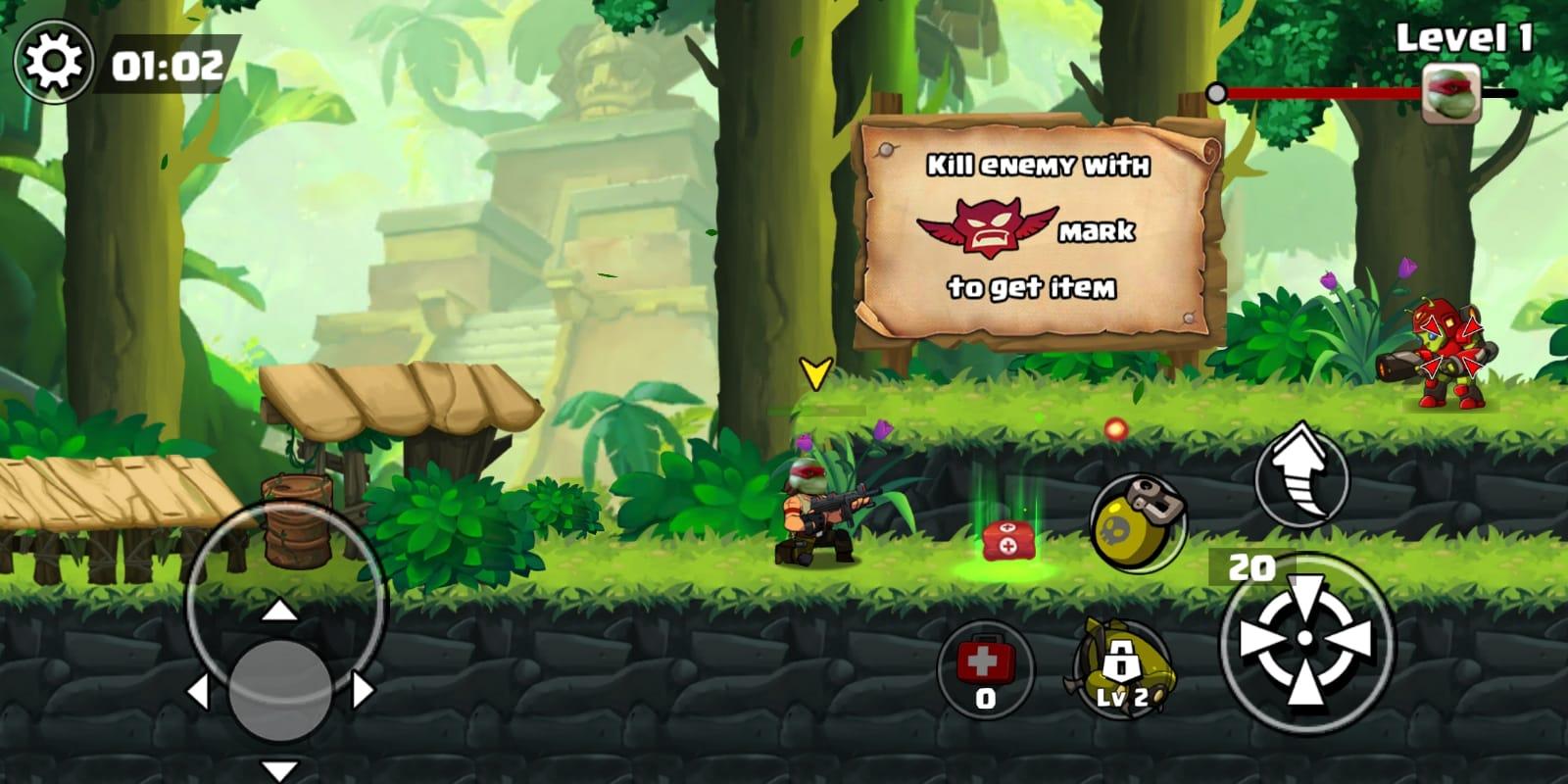
Task: Tap the locked Lv 2 weapon bag icon
Action: point(1120,666)
